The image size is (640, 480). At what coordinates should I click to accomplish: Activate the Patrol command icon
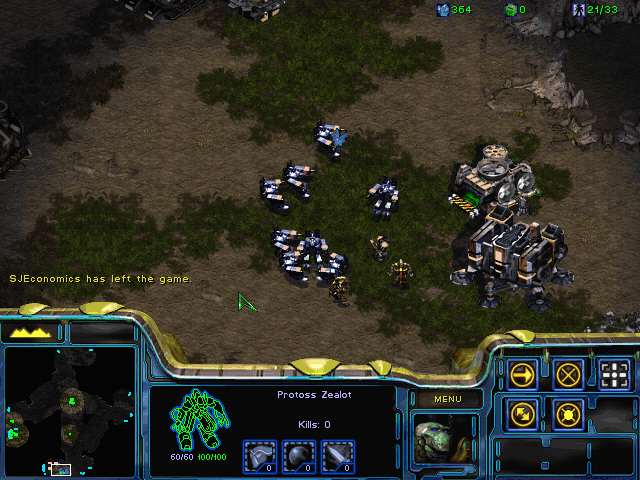click(x=522, y=412)
